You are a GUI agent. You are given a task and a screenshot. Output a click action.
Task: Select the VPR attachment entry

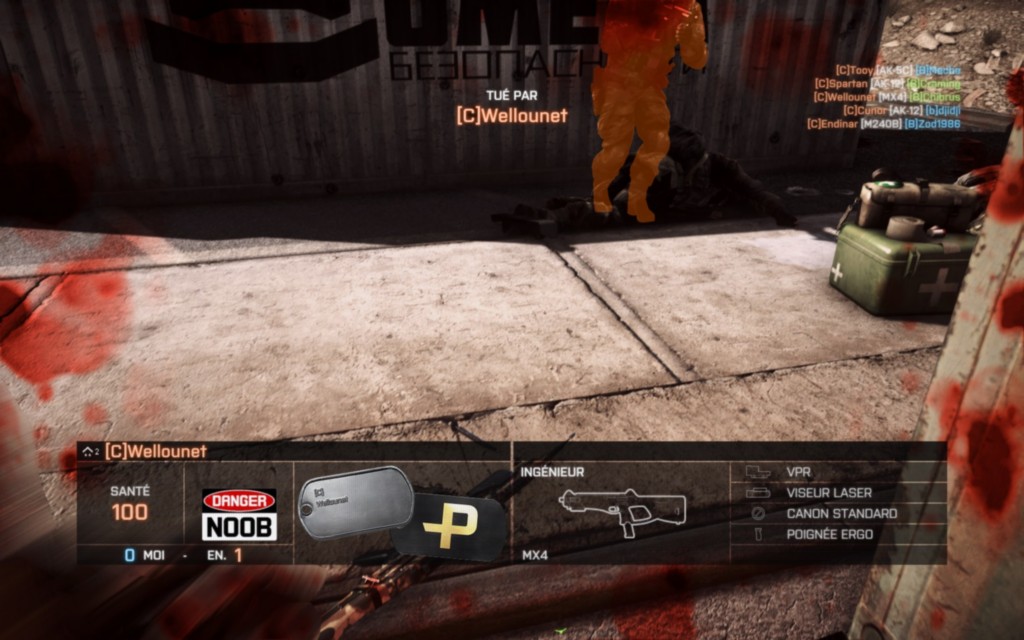pyautogui.click(x=798, y=471)
